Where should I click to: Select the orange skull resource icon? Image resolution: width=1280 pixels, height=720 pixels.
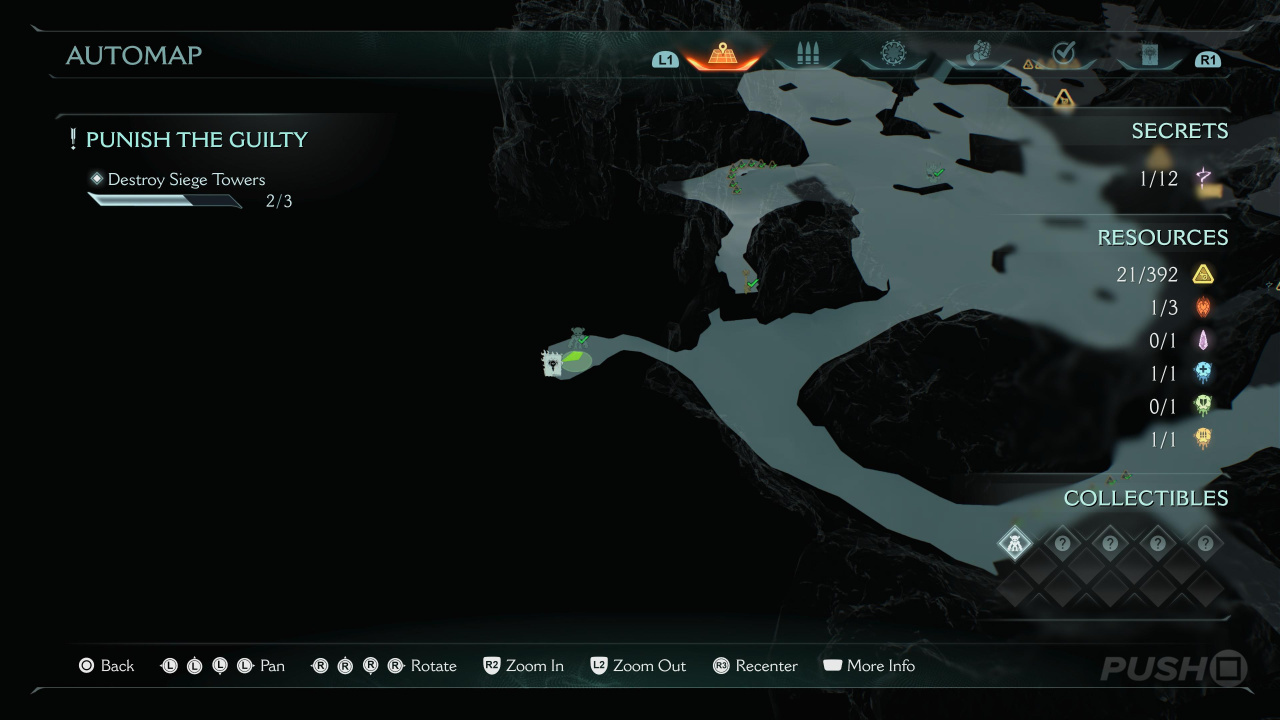(x=1203, y=439)
